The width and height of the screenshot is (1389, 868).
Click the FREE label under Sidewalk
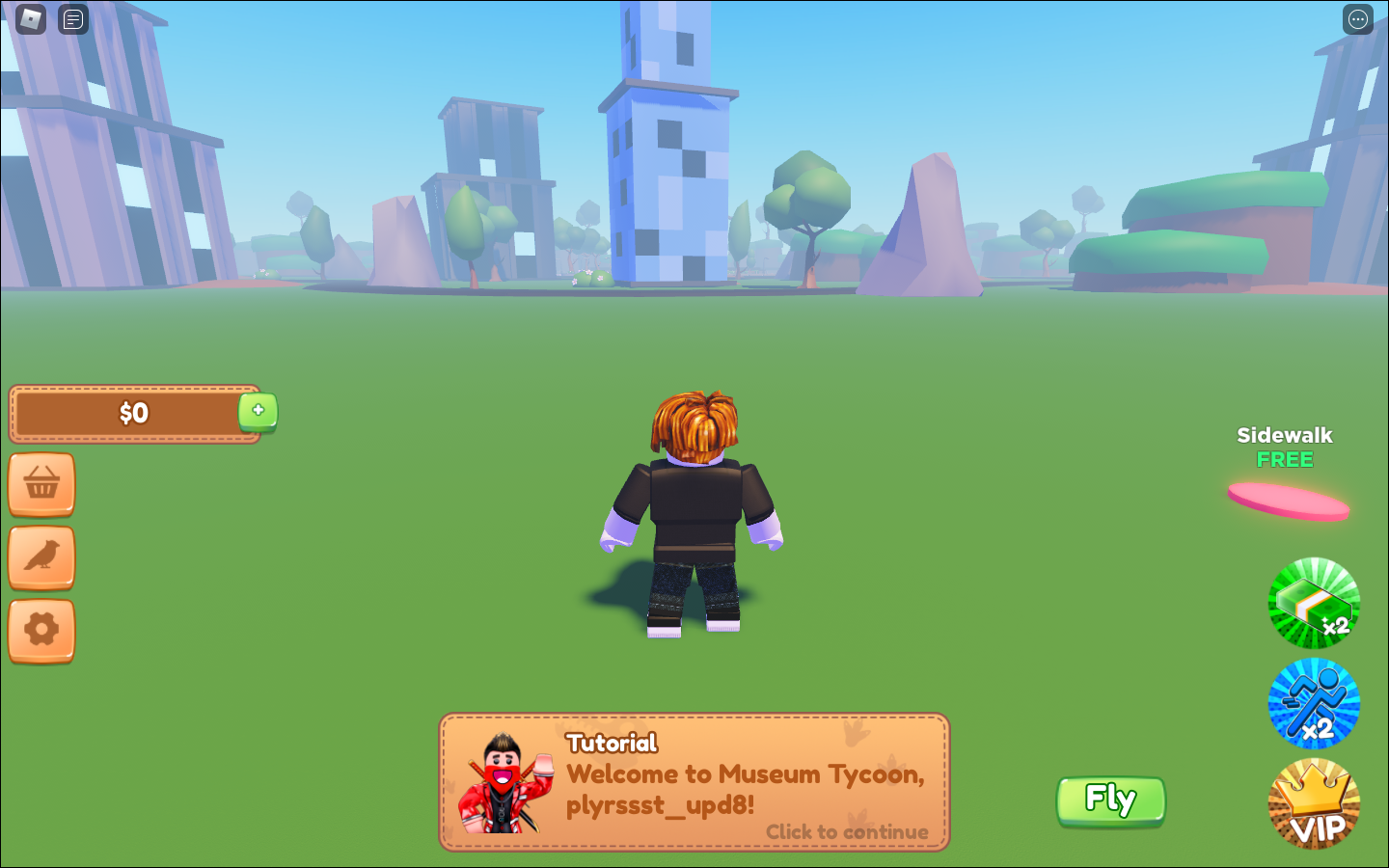[1285, 460]
